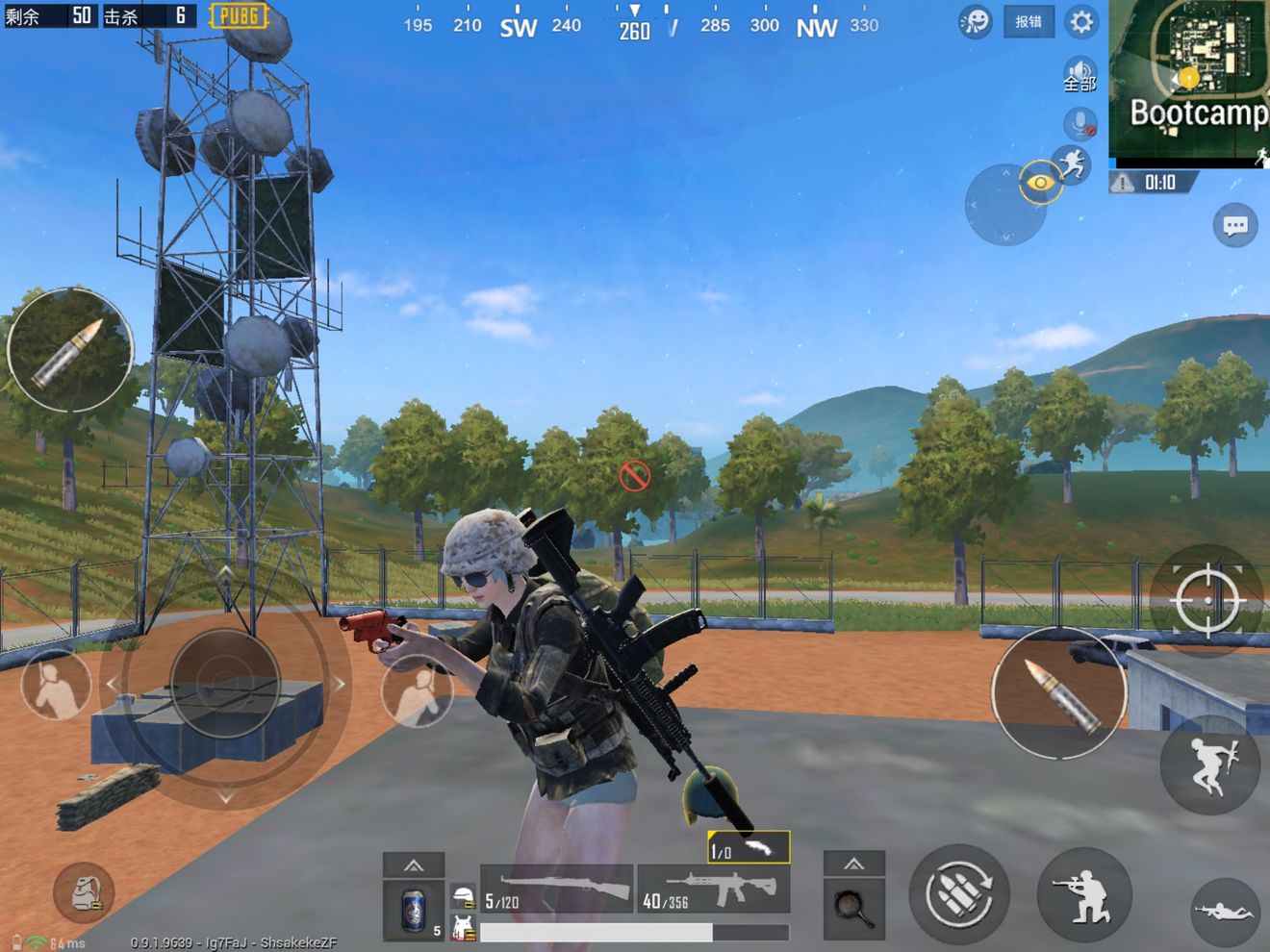
Task: Toggle the 全部 speaker voice setting
Action: click(1079, 74)
